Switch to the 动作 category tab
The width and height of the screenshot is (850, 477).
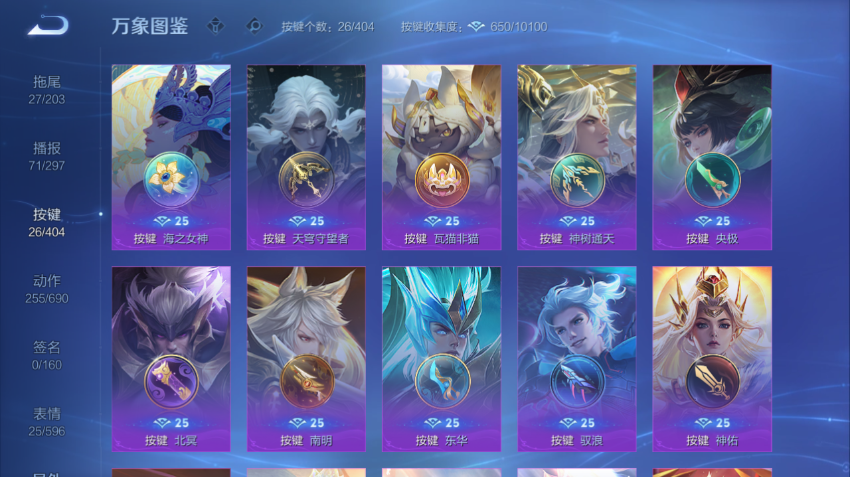pos(47,288)
